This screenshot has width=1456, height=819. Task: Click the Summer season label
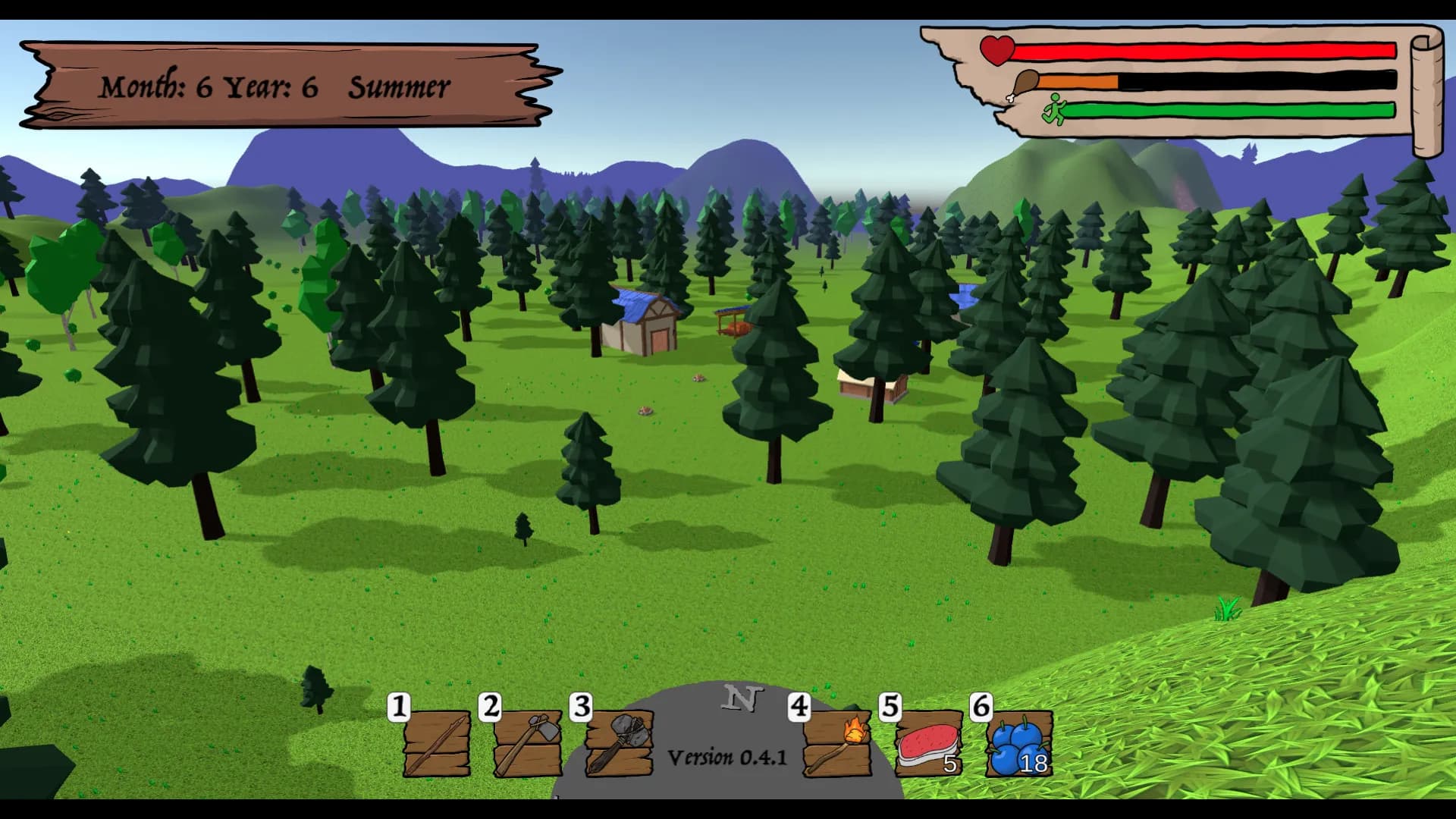pos(398,86)
